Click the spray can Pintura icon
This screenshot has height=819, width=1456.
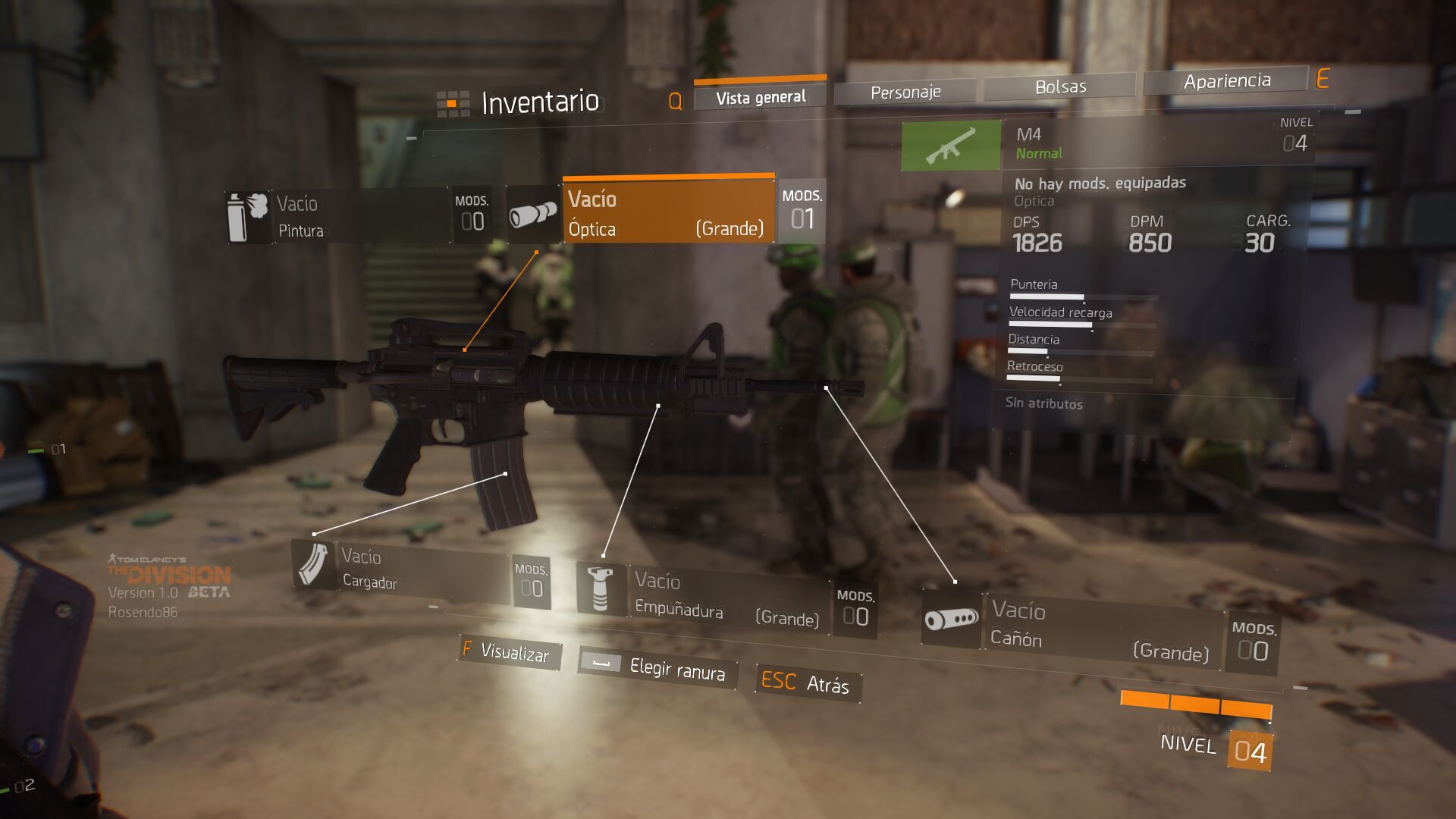coord(247,217)
